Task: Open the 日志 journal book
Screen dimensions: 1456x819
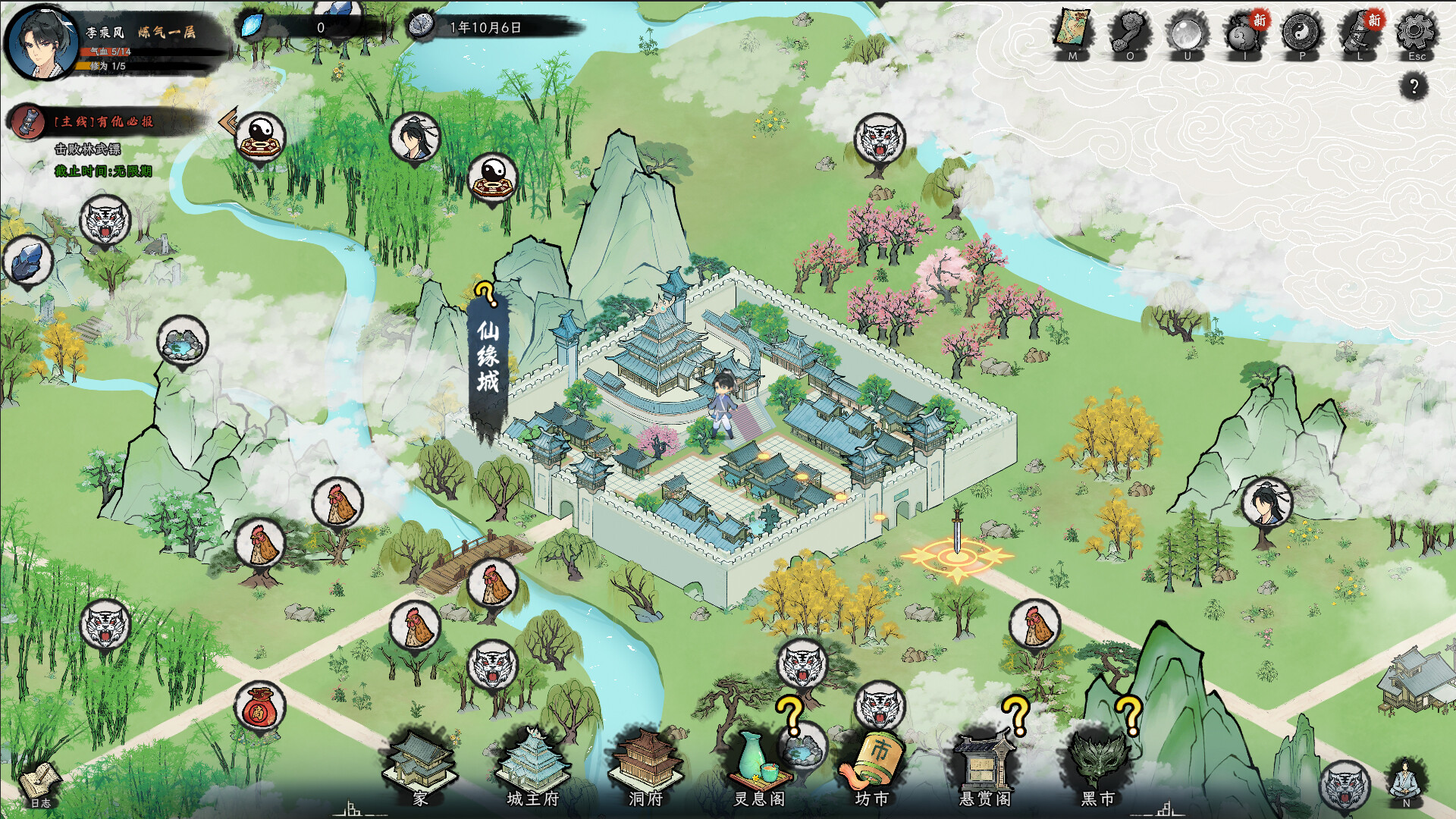Action: point(40,784)
